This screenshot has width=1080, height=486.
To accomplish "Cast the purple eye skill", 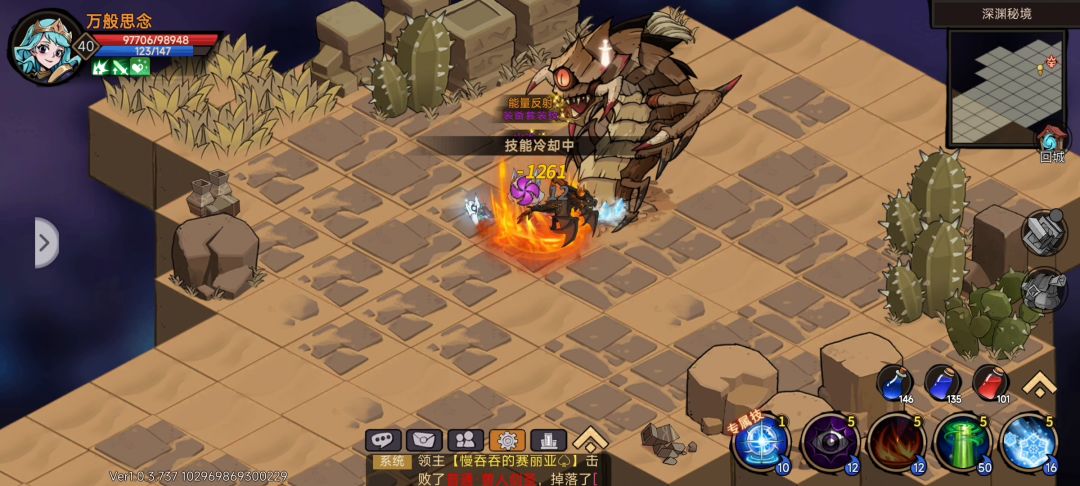I will click(x=829, y=441).
